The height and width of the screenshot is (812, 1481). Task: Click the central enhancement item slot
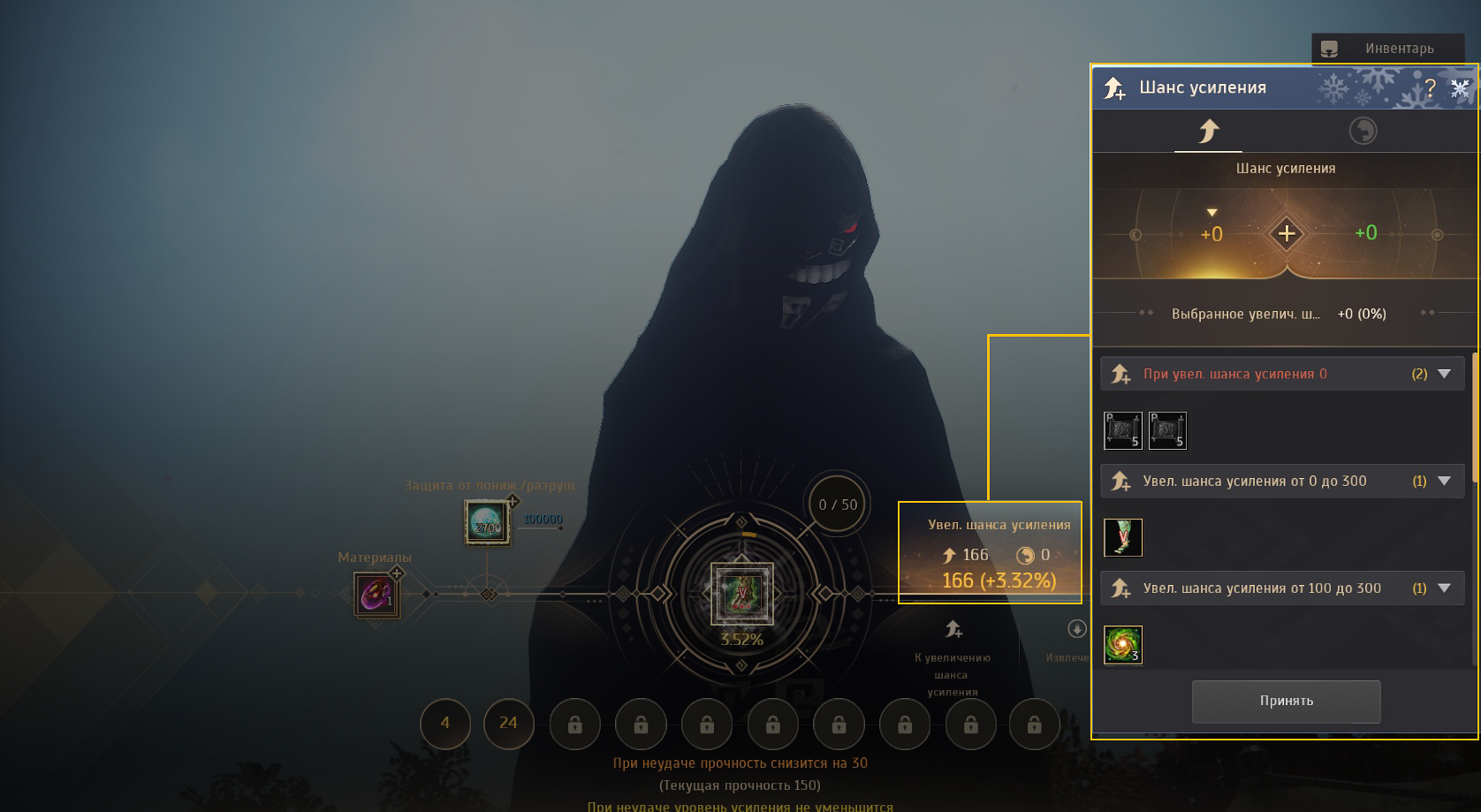tap(742, 594)
